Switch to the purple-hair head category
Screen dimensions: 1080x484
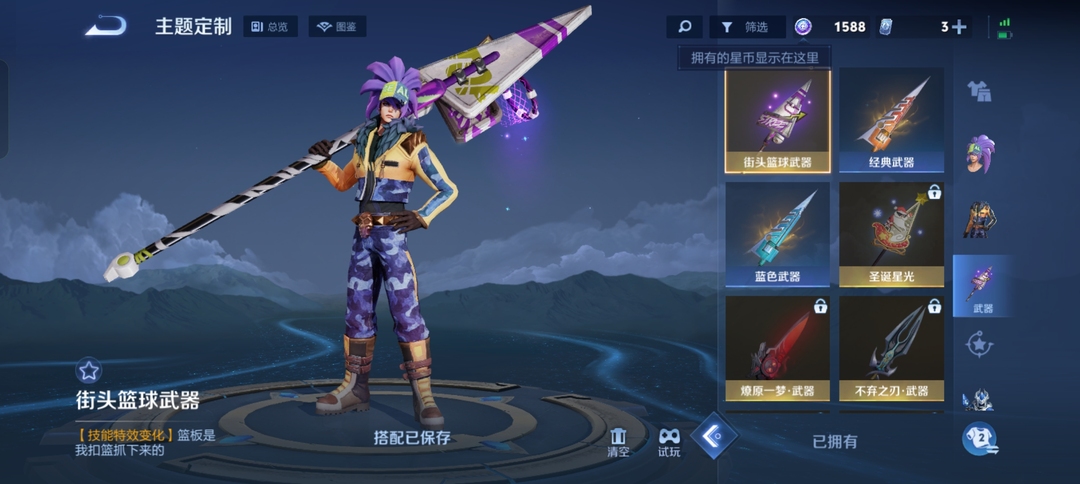click(x=980, y=154)
